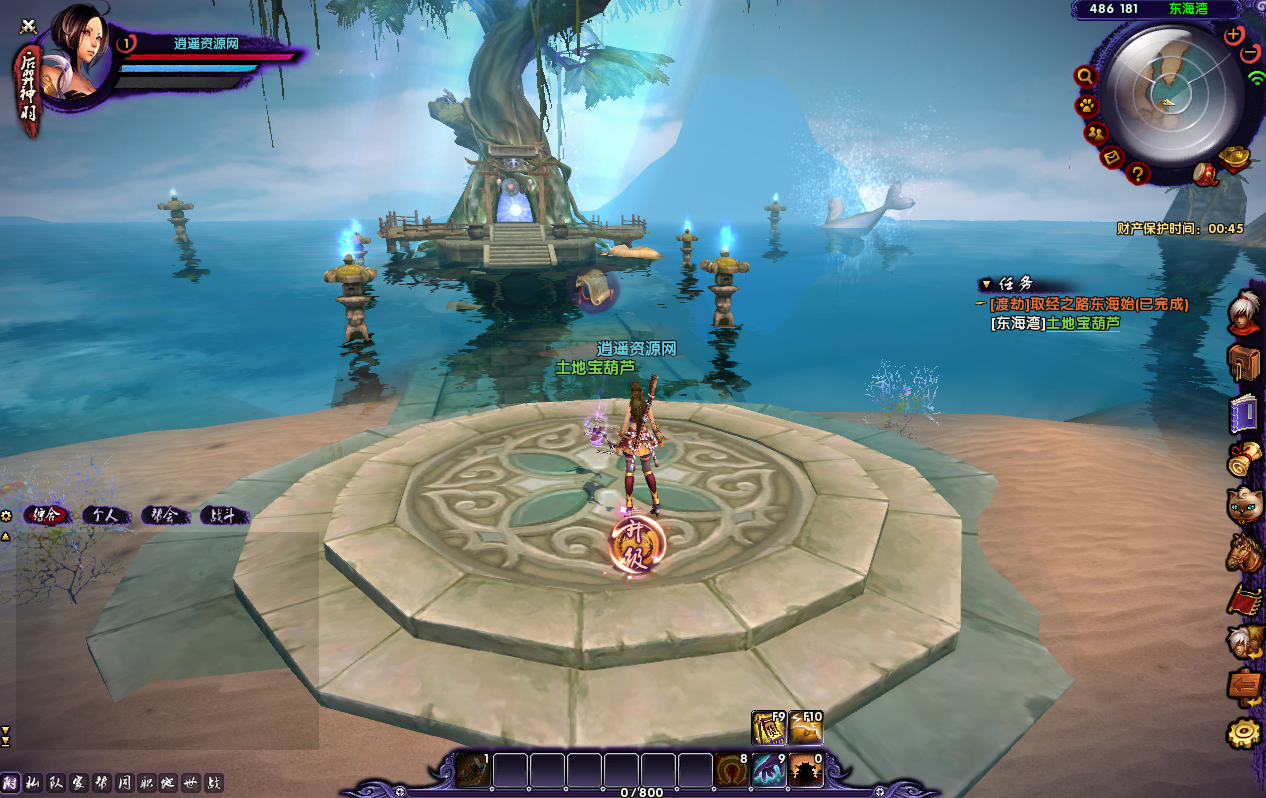This screenshot has height=798, width=1266.
Task: Switch chat to the 战斗 tab
Action: [223, 516]
